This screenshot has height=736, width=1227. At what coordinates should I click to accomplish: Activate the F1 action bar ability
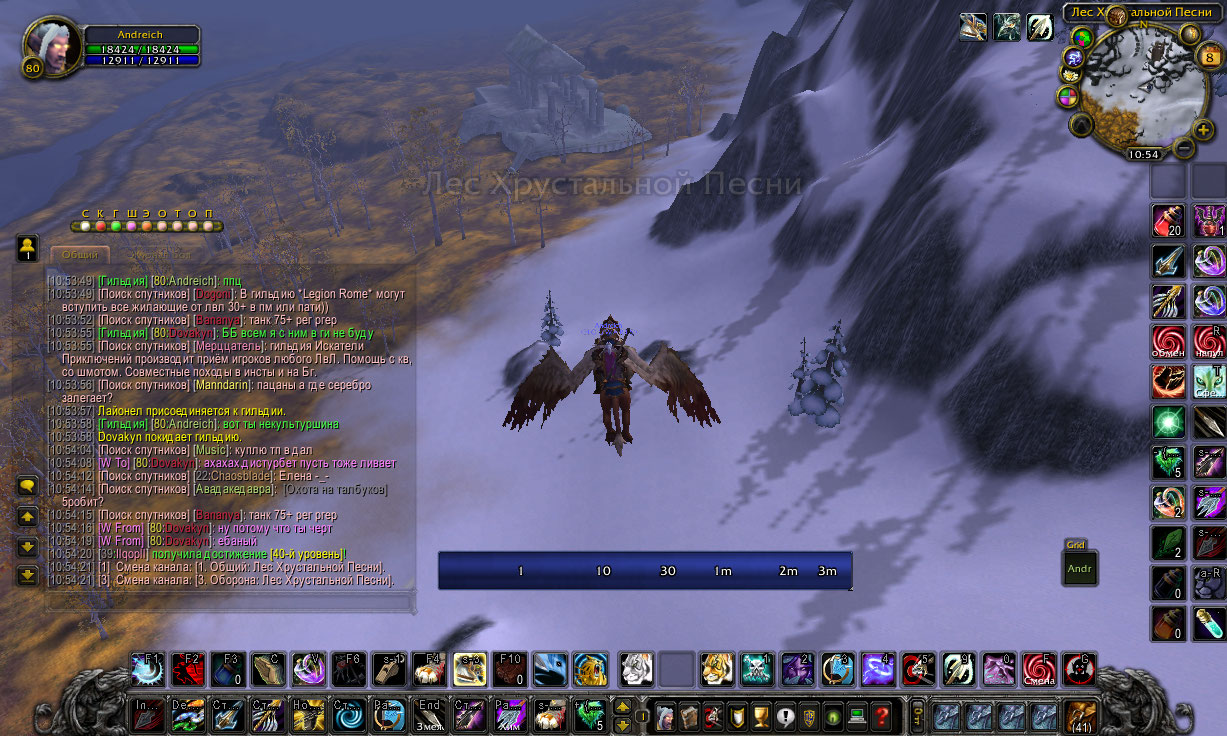(x=148, y=668)
